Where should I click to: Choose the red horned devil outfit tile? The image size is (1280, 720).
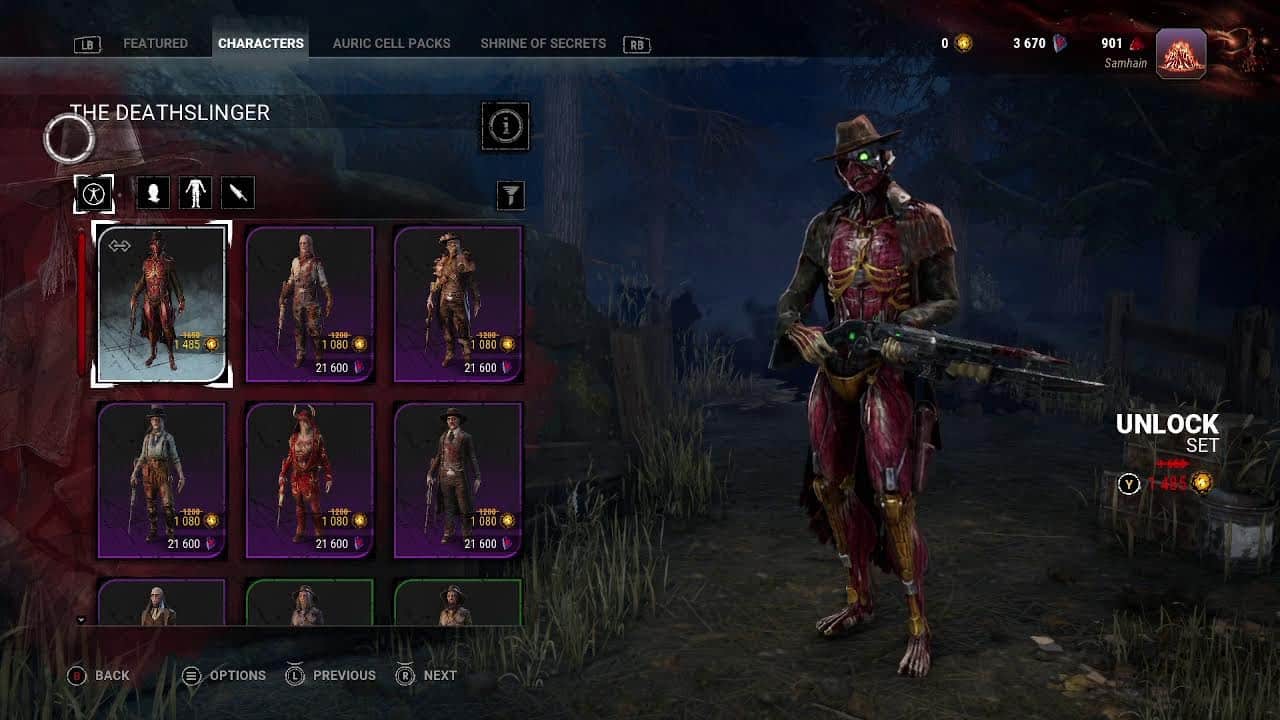[310, 480]
